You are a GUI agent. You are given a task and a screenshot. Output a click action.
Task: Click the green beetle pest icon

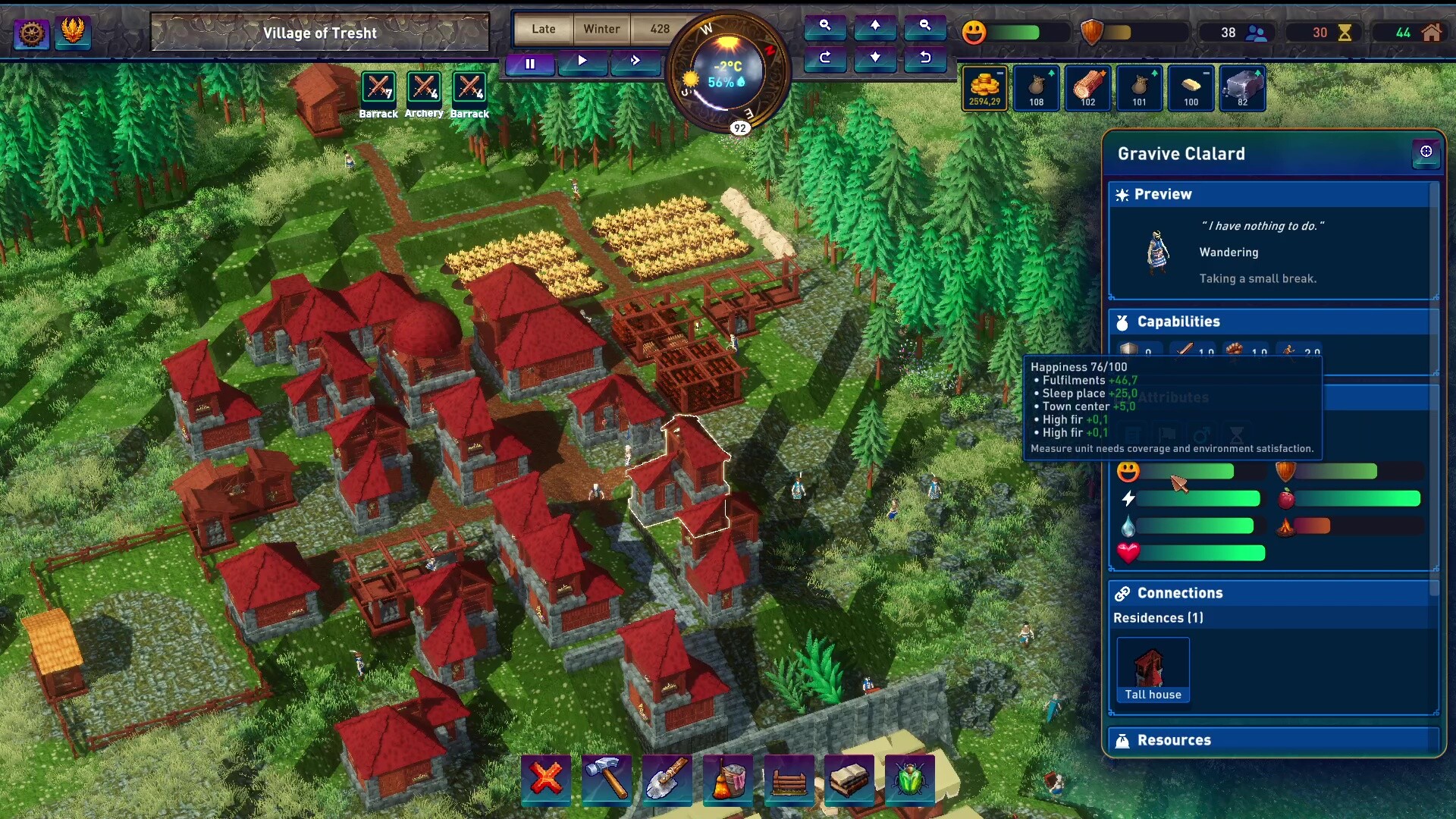coord(909,780)
